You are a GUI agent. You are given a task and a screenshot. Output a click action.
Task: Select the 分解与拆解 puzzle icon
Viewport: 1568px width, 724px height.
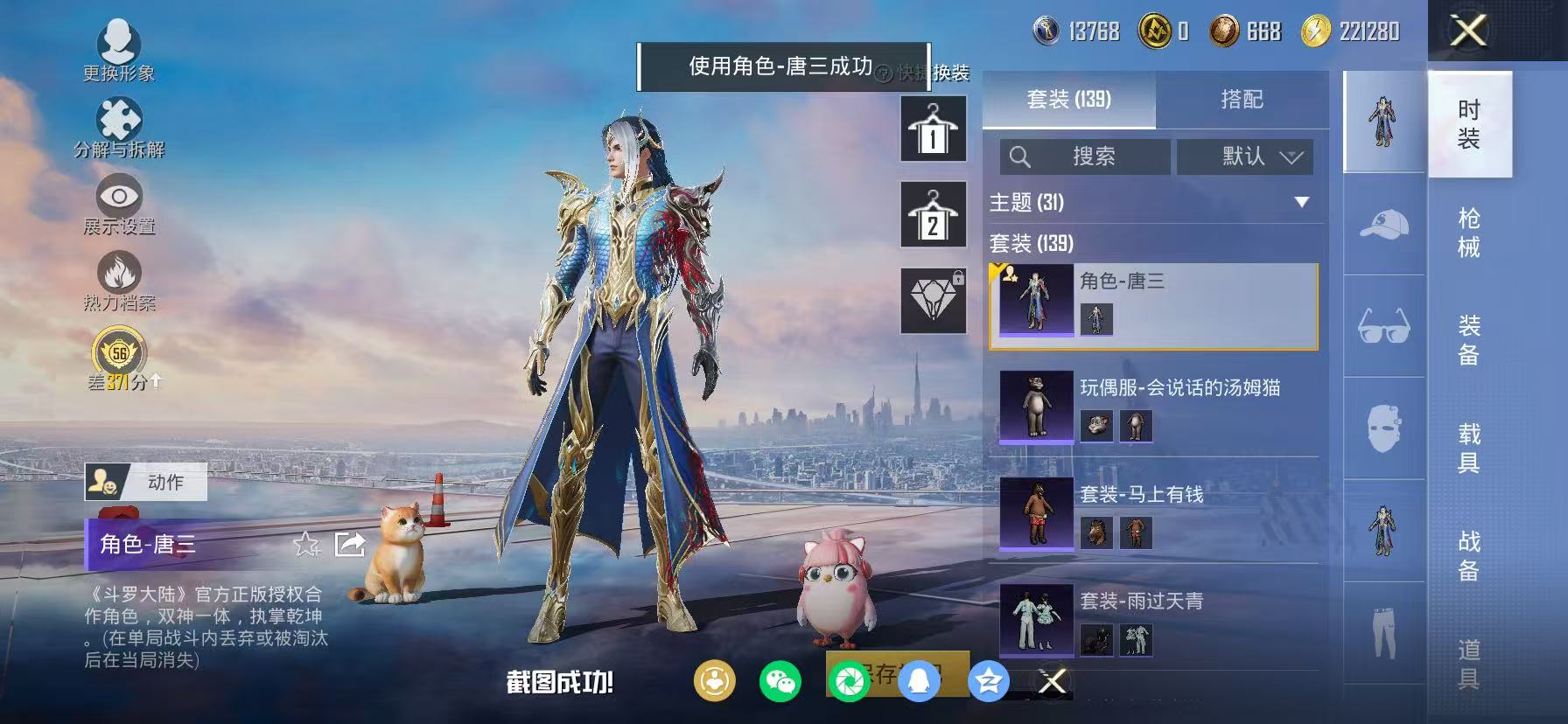(x=121, y=118)
